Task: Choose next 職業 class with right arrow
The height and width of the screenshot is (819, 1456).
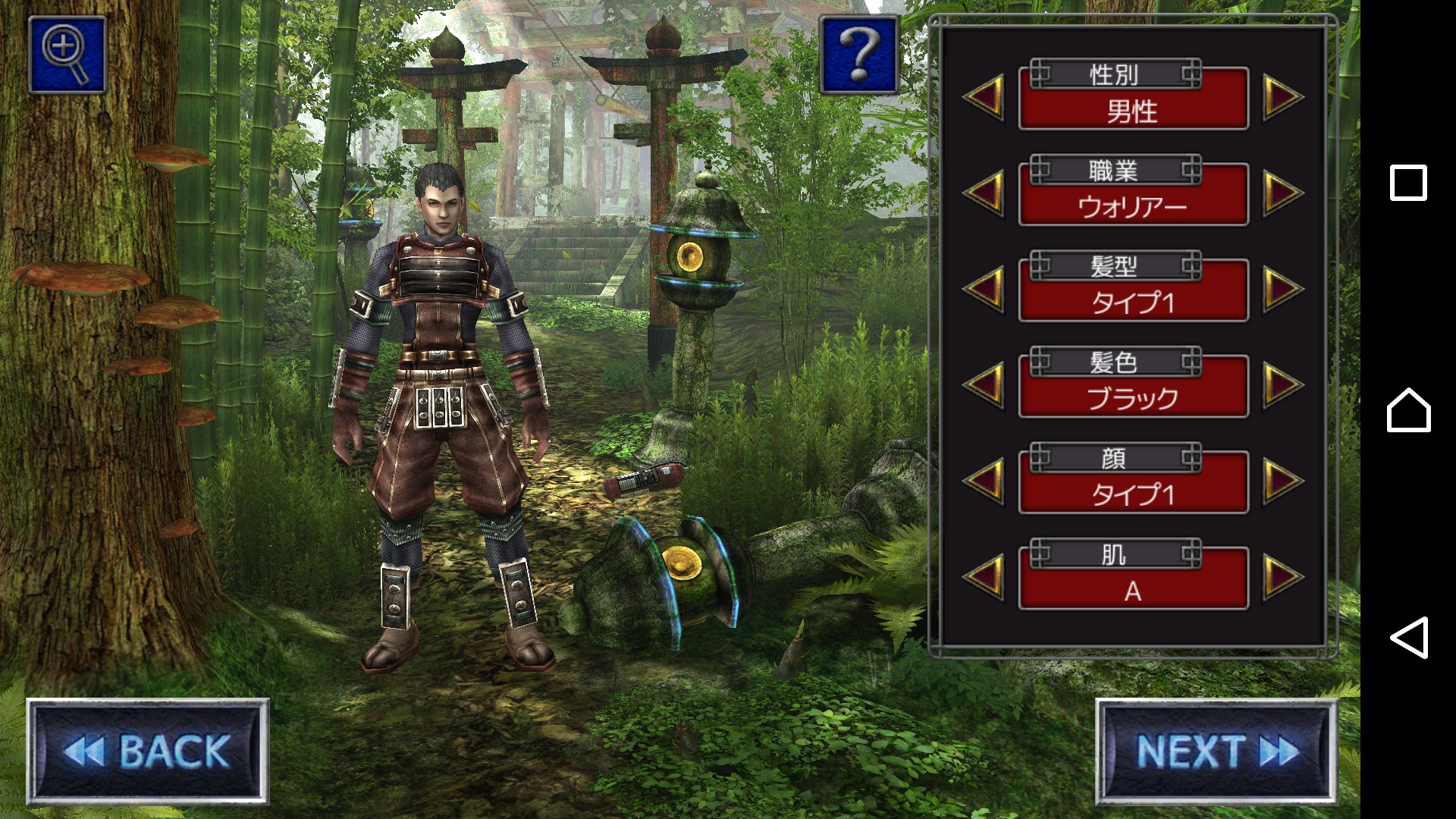Action: tap(1282, 193)
